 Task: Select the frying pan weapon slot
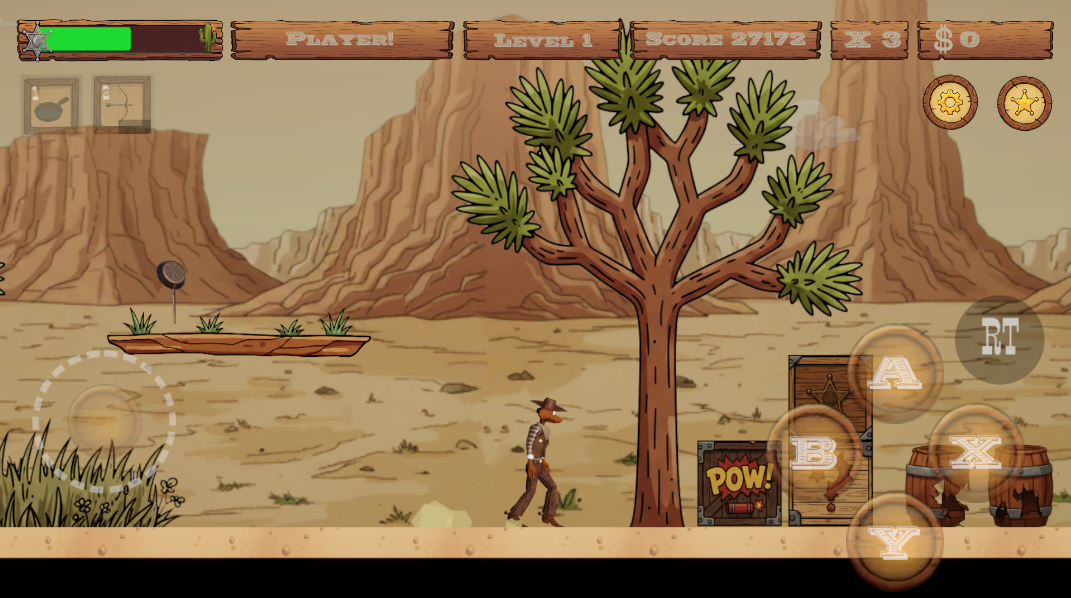(x=51, y=106)
